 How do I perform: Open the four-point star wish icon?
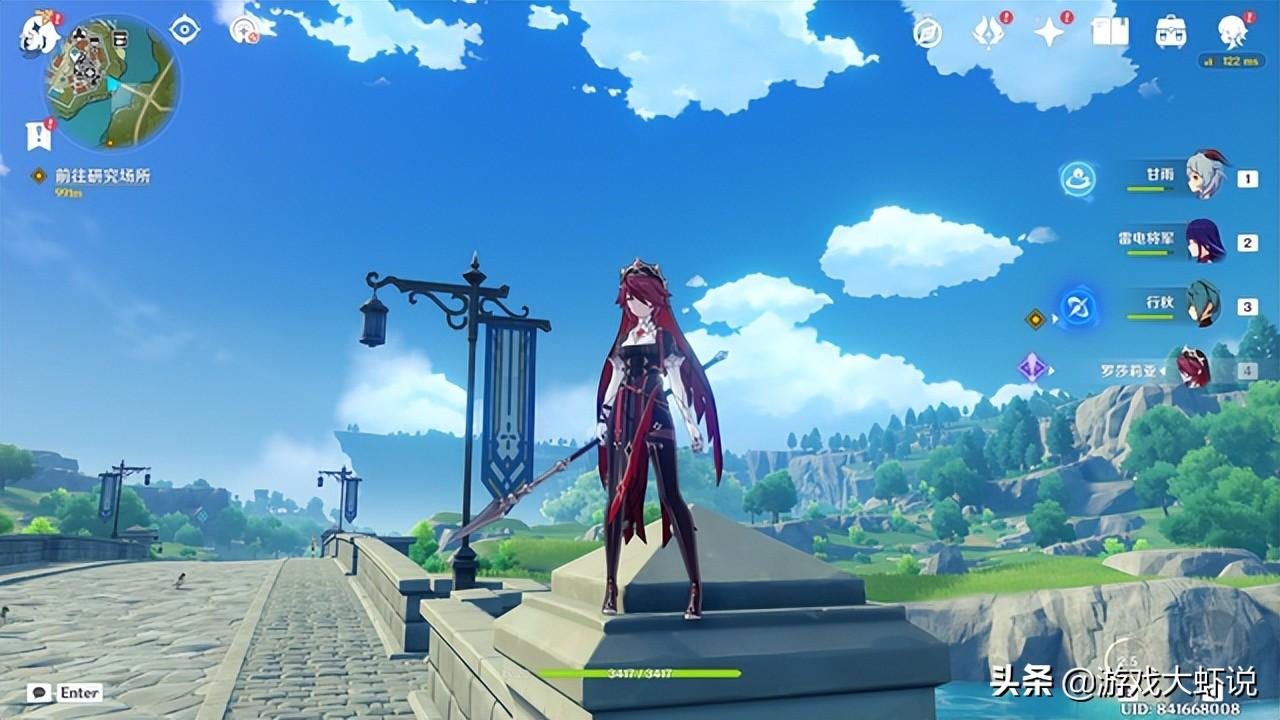pos(1049,33)
